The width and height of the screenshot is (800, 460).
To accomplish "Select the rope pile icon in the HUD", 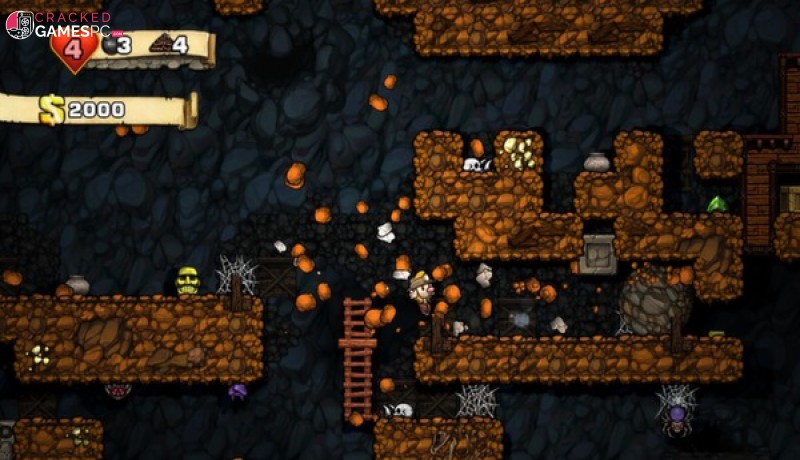I will pyautogui.click(x=160, y=43).
